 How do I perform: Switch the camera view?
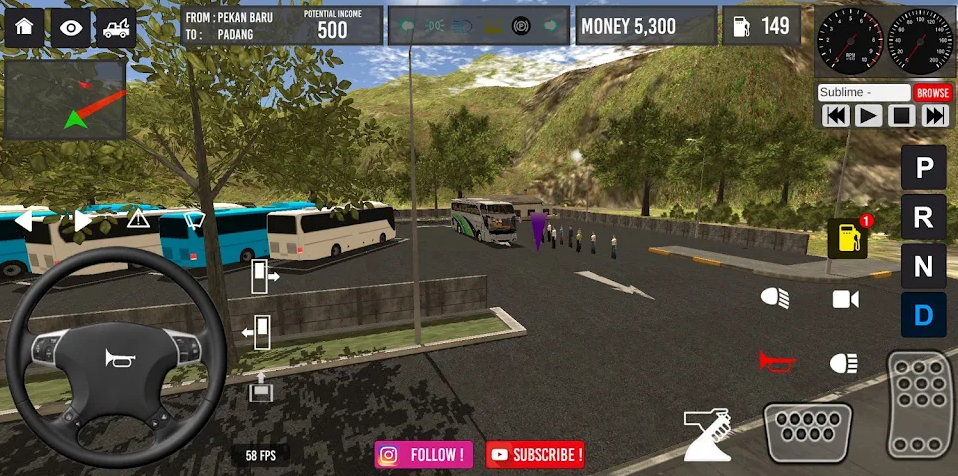click(845, 298)
